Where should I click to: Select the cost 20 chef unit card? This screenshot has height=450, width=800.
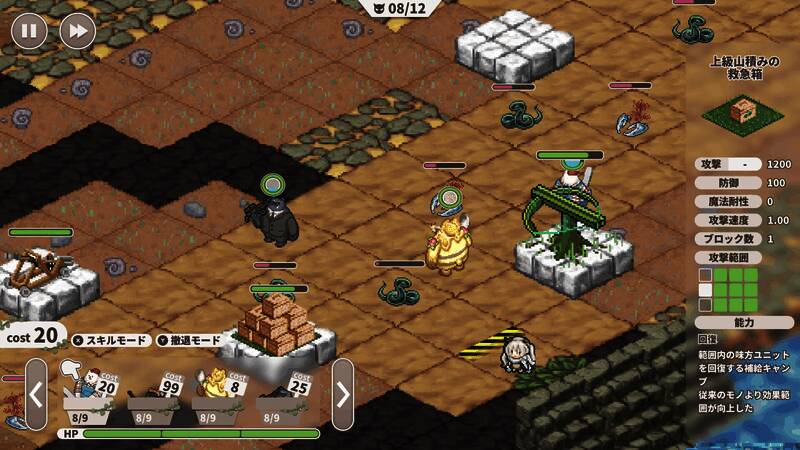point(89,392)
